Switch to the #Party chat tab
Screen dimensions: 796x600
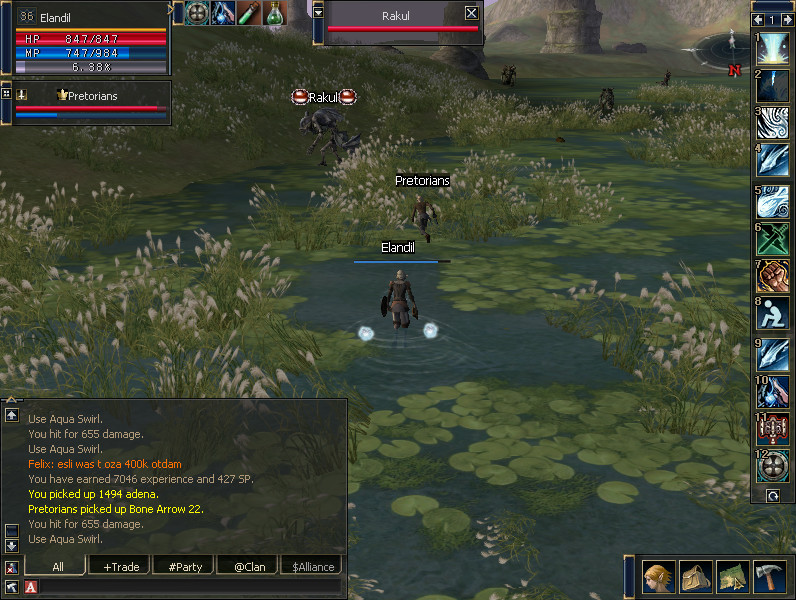click(184, 567)
